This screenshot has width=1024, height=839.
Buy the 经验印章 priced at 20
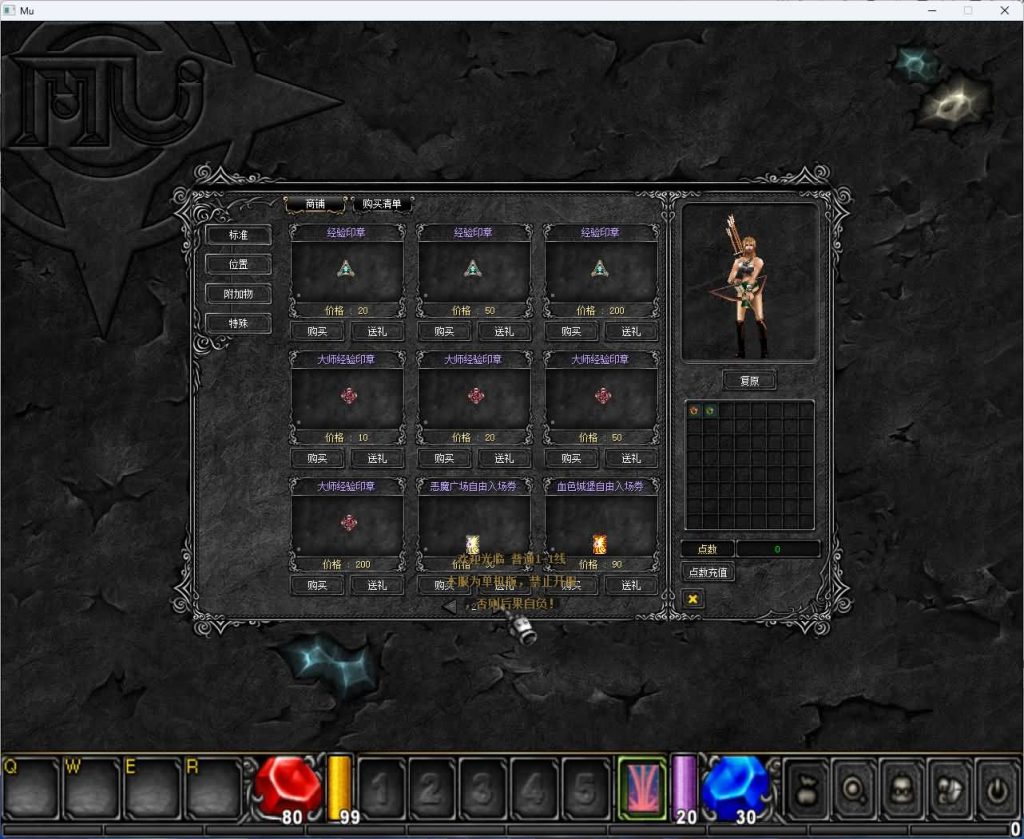click(317, 331)
